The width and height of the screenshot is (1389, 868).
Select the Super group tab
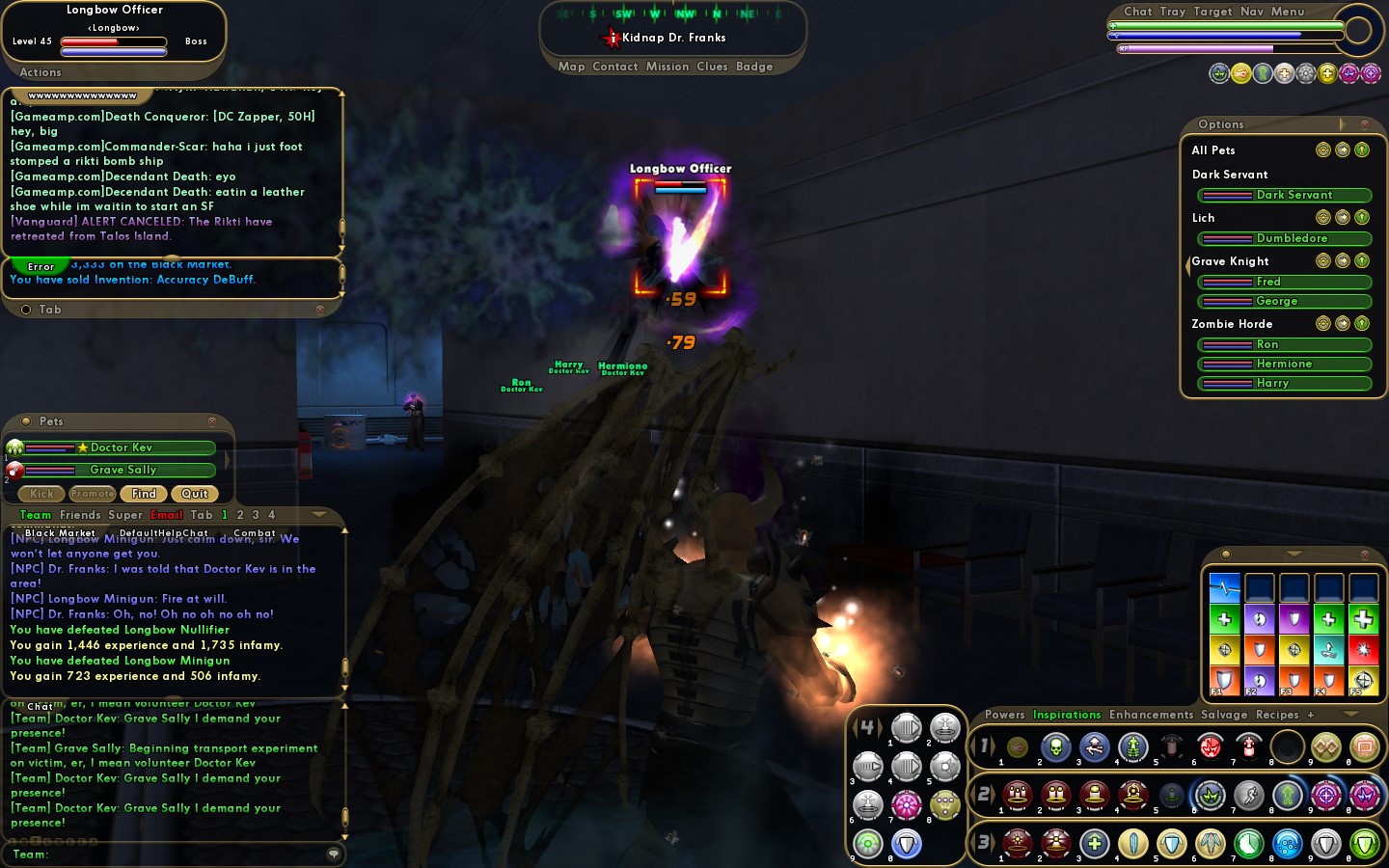tap(125, 515)
